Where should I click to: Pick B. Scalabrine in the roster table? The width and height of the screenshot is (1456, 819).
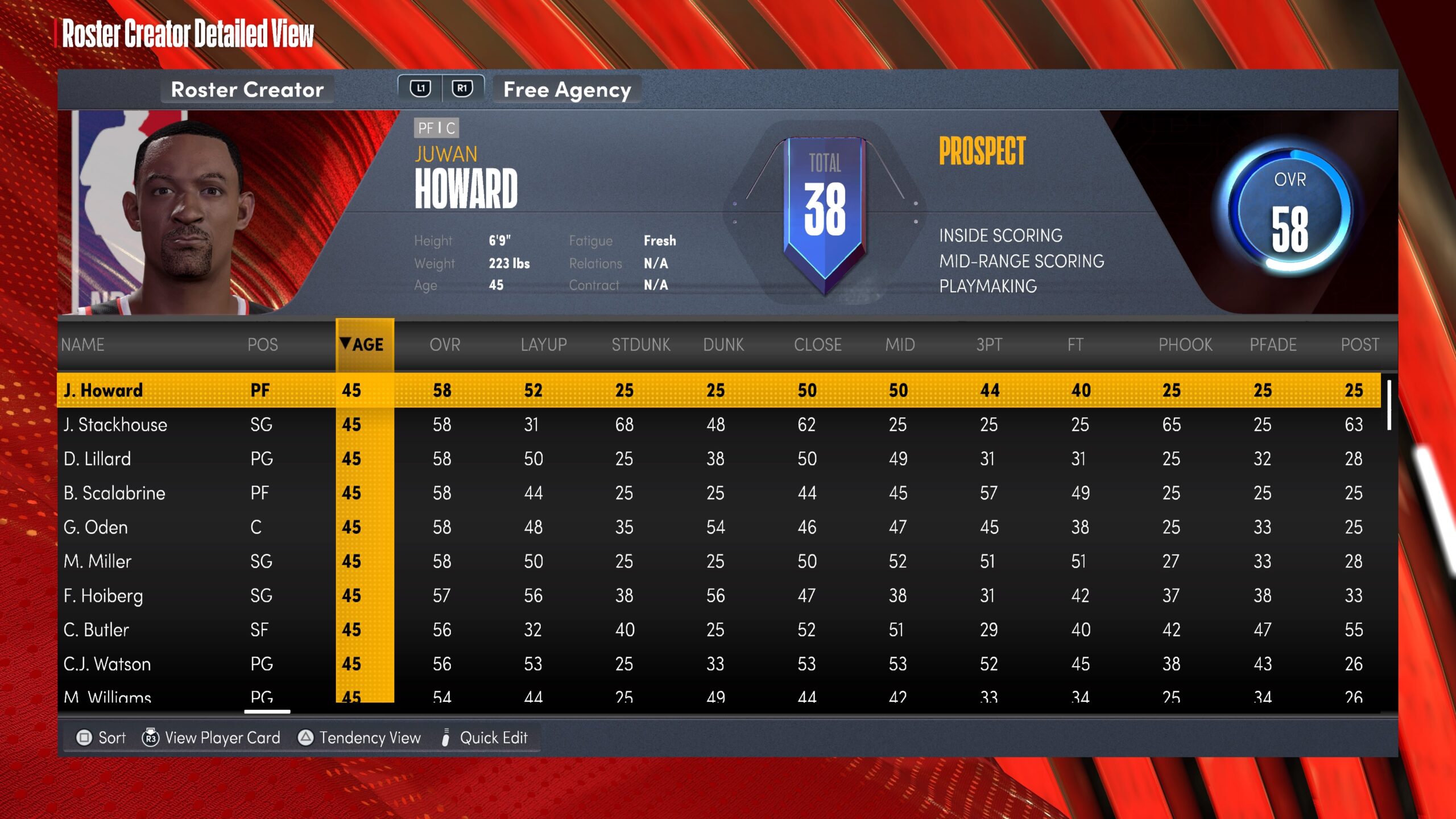[114, 493]
